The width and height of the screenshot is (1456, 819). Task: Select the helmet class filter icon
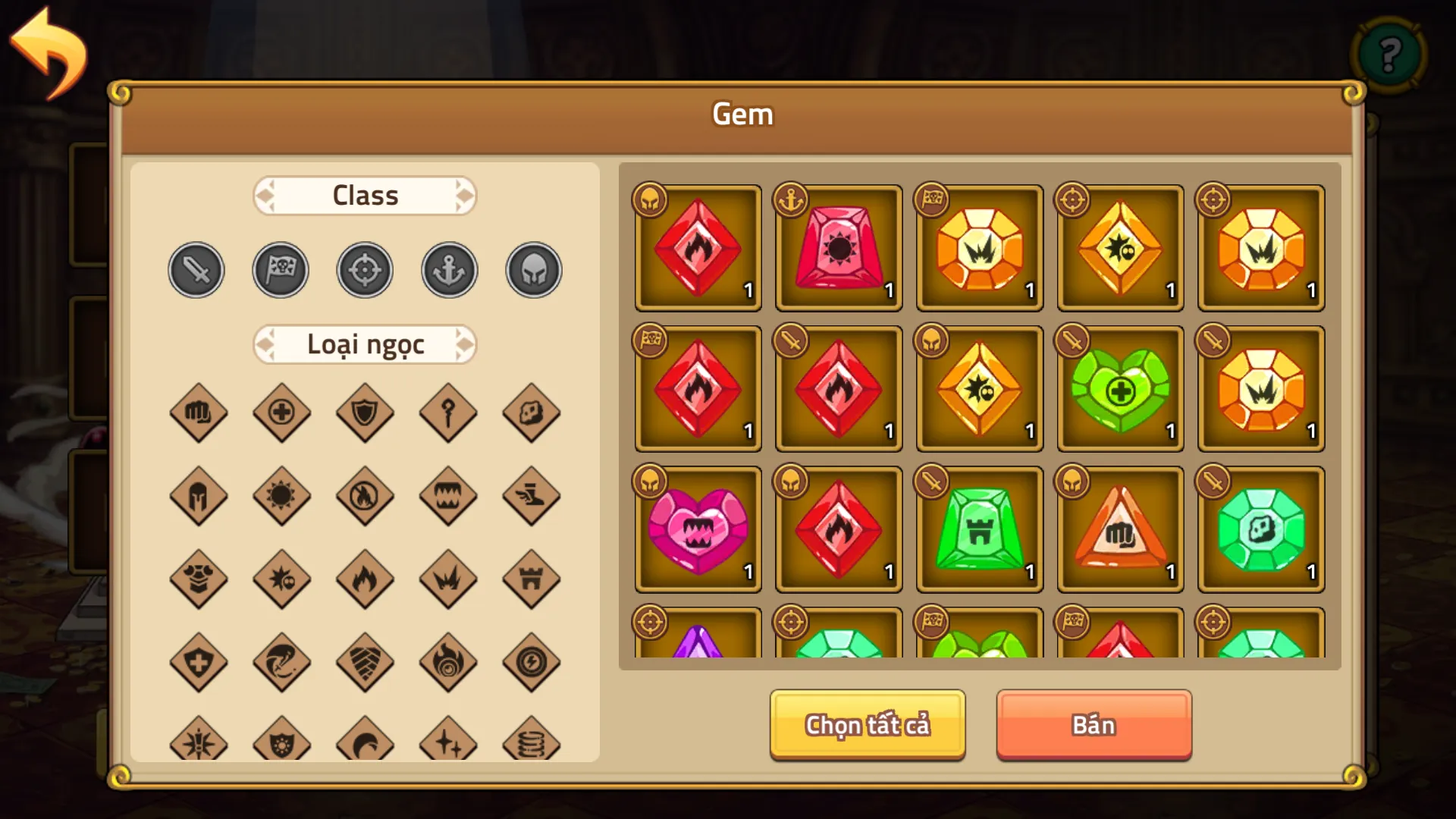click(x=532, y=269)
